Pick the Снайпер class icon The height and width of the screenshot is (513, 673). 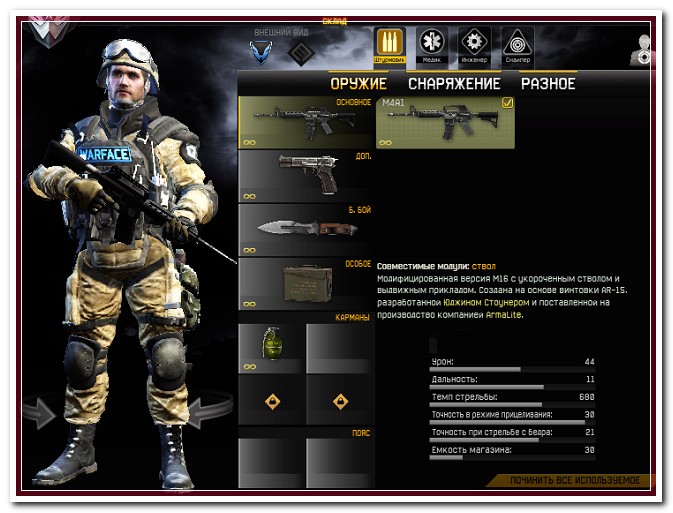[517, 46]
